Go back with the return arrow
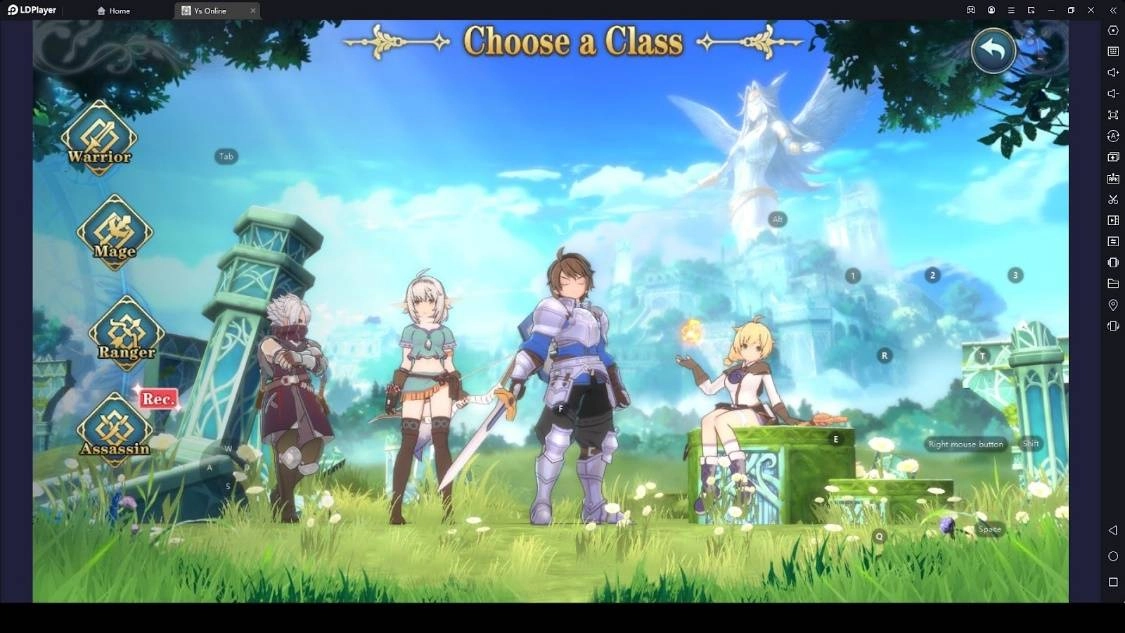1125x633 pixels. coord(993,50)
